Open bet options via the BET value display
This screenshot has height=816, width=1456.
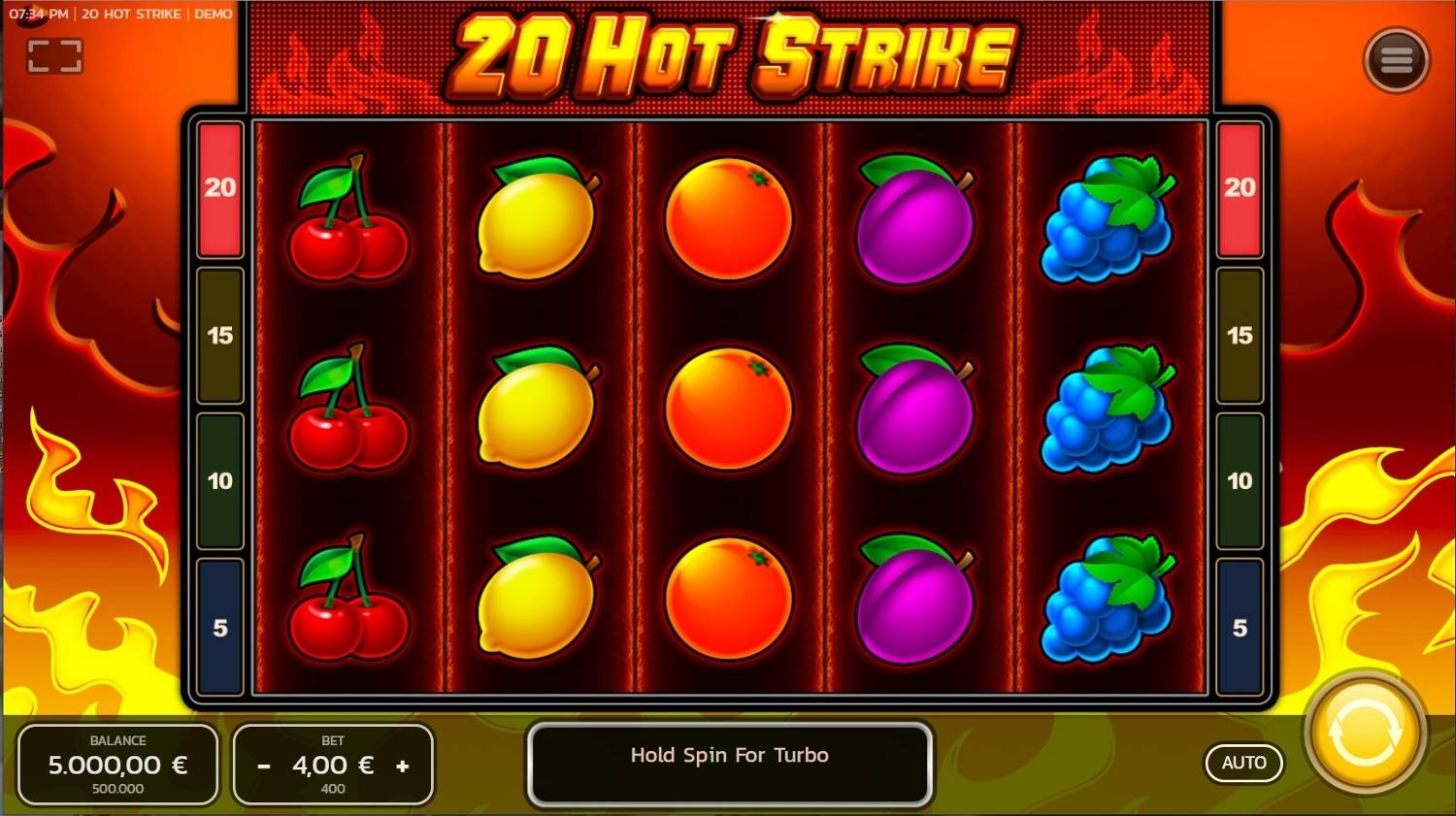click(333, 765)
